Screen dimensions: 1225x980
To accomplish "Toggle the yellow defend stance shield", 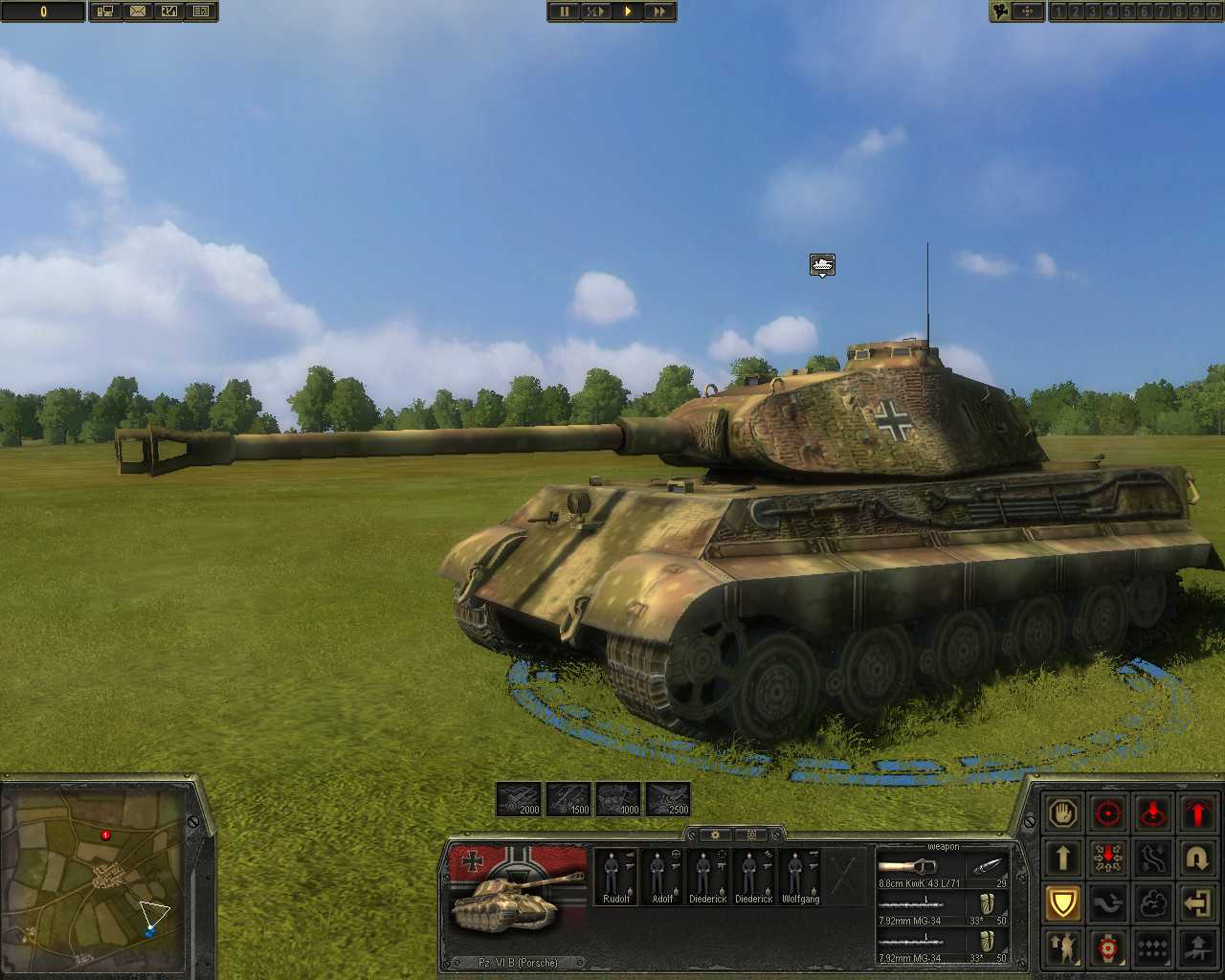I will tap(1063, 903).
